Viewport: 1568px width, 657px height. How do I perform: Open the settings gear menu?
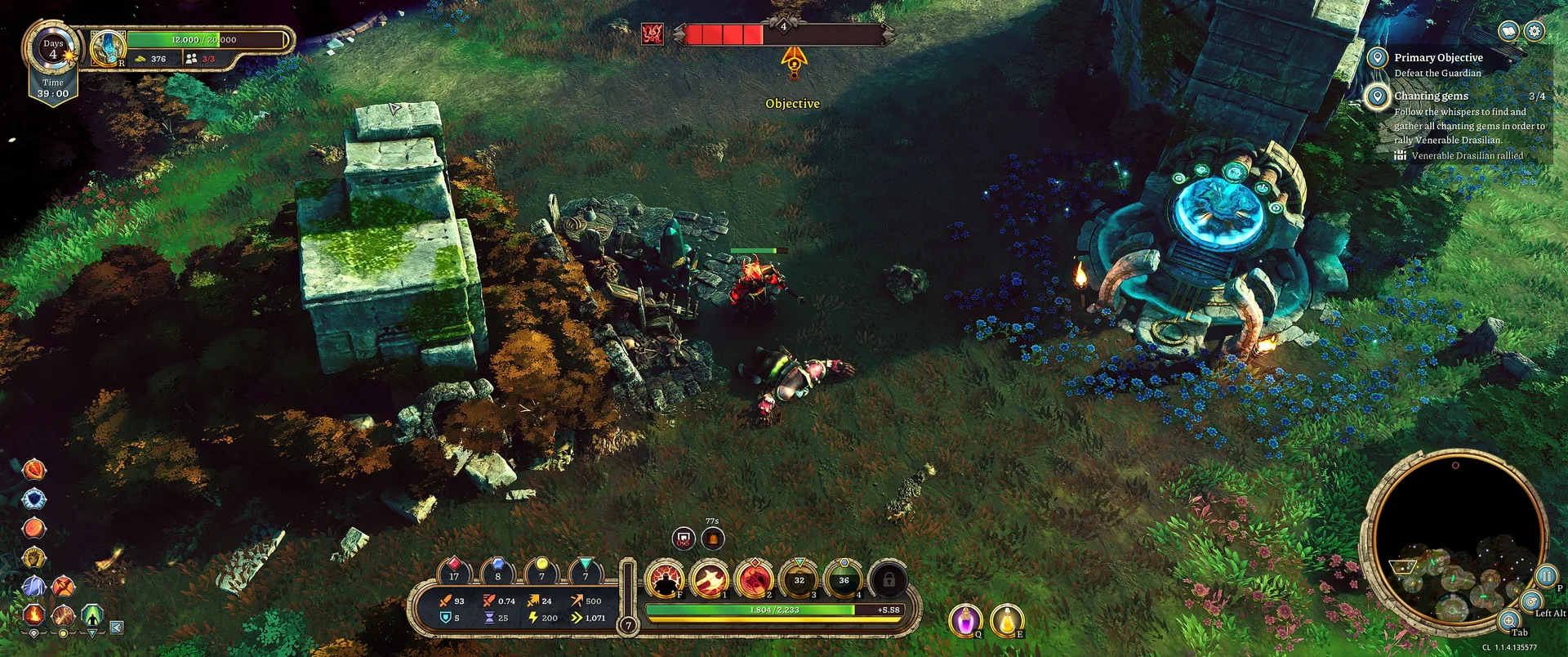[1535, 31]
